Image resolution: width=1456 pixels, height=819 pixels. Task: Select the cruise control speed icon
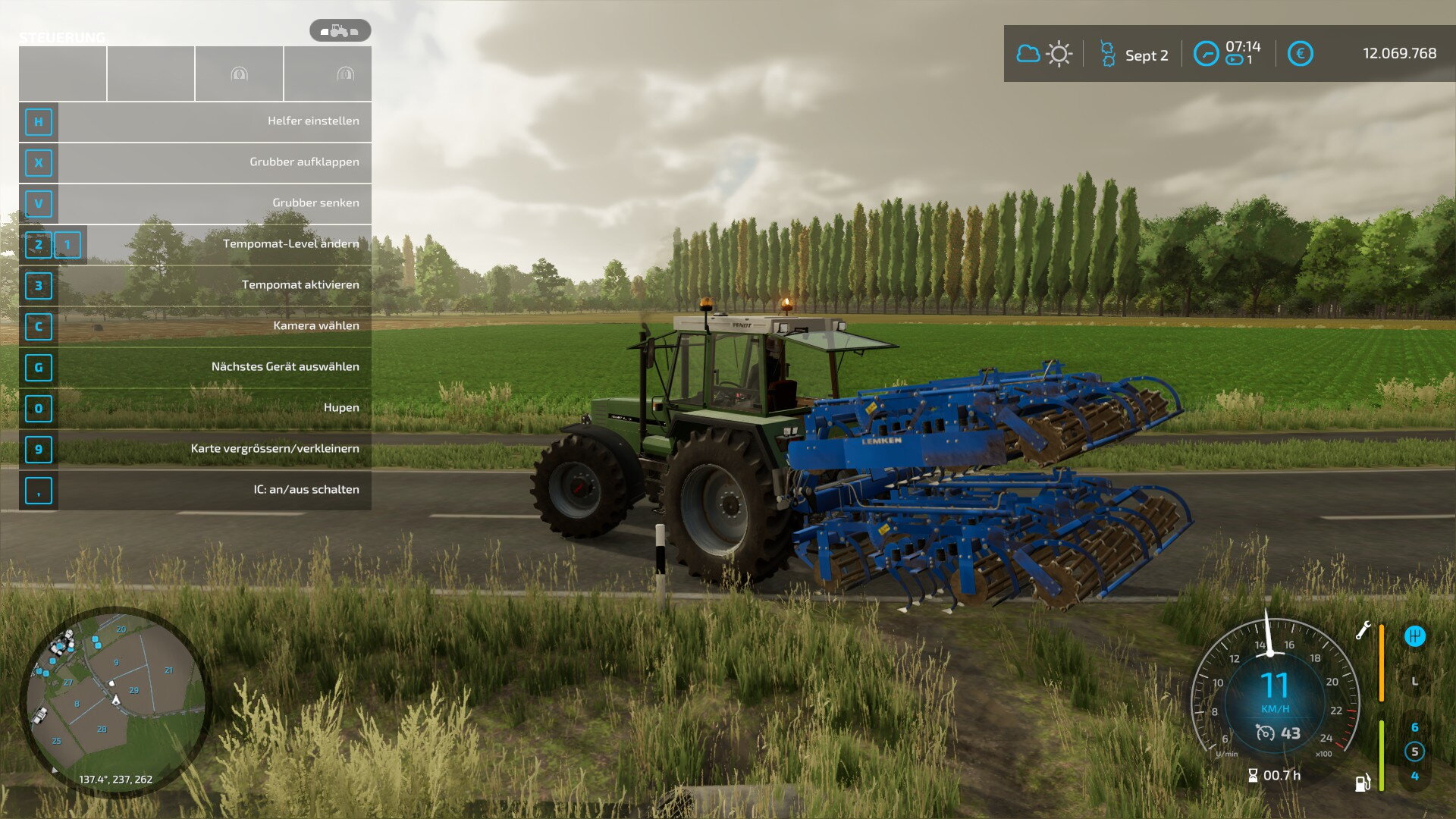(x=1265, y=733)
